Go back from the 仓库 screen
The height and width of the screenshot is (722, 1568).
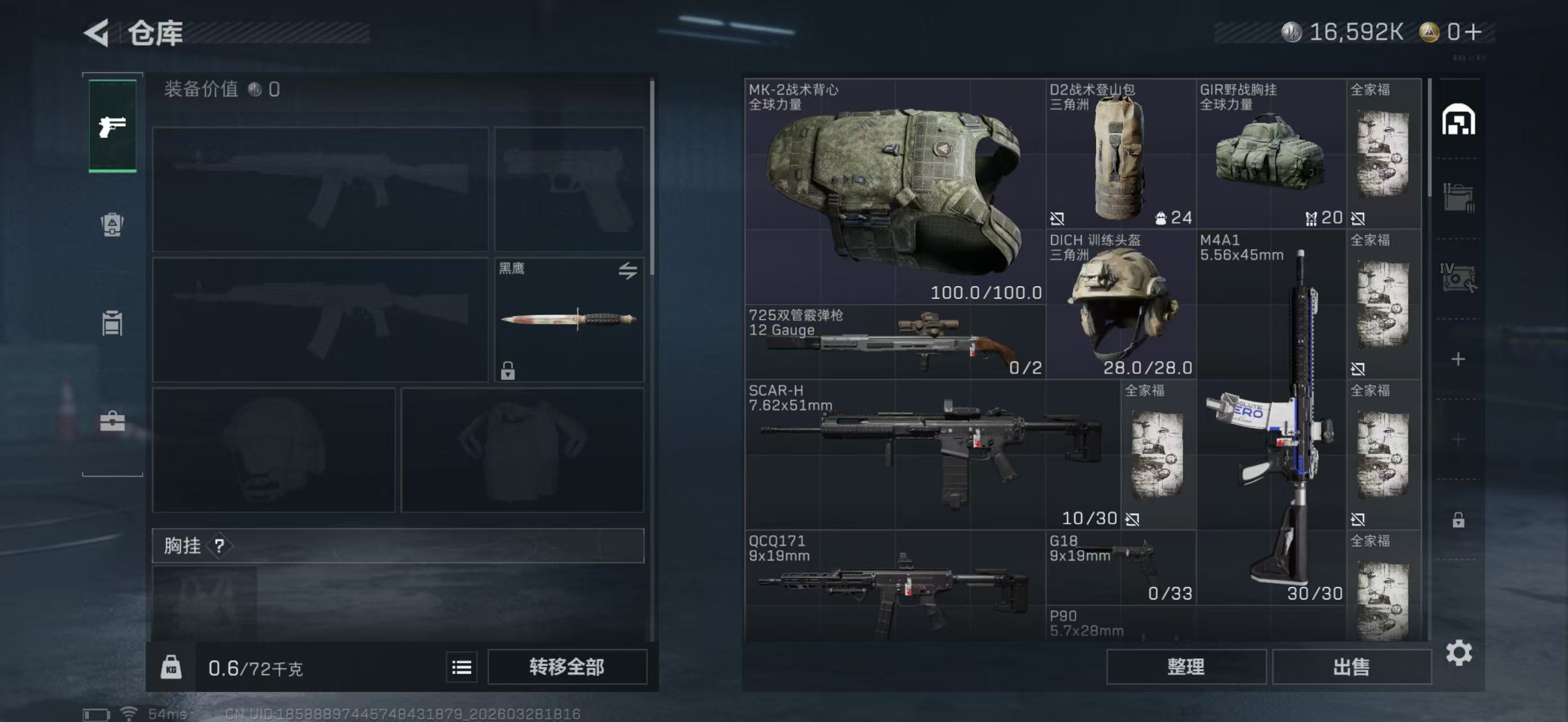pos(97,32)
